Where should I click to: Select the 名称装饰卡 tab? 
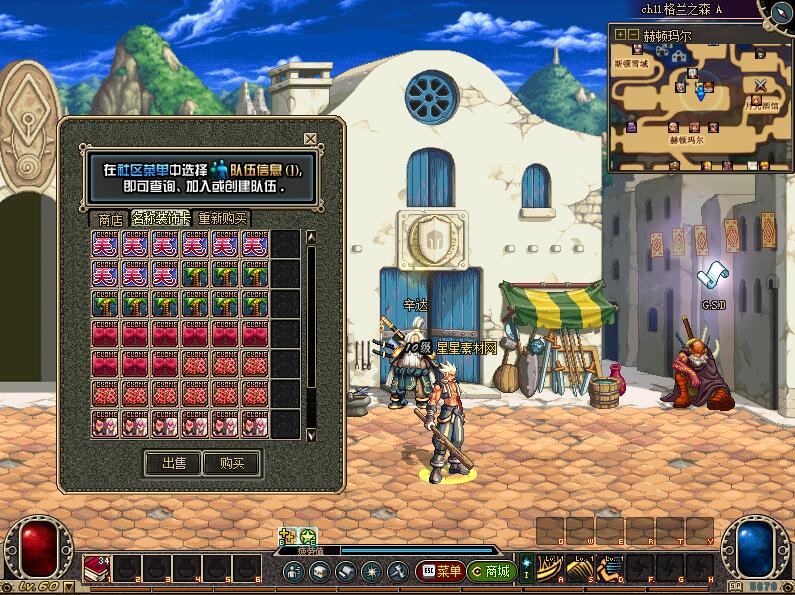[x=160, y=218]
